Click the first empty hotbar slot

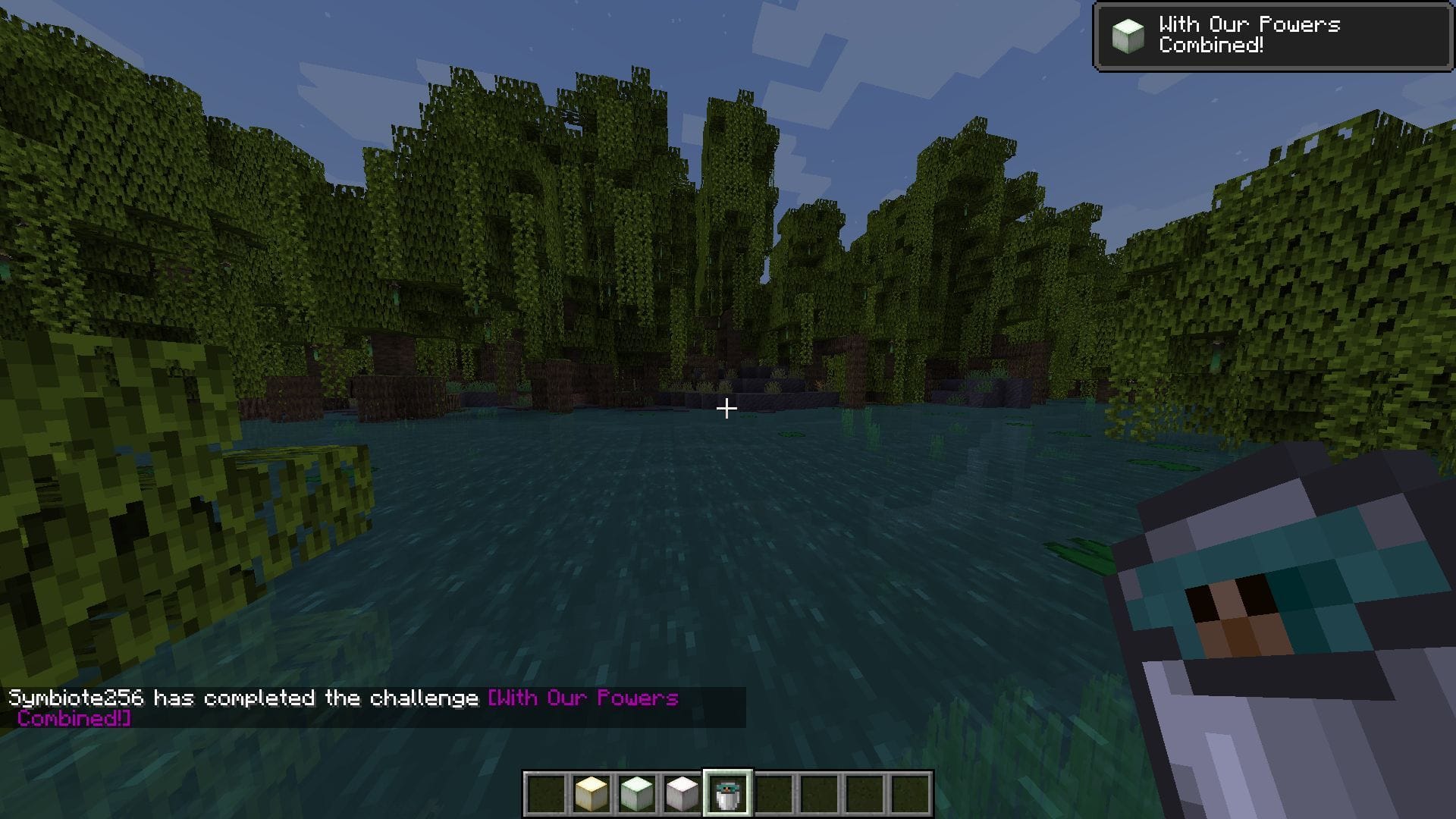[544, 793]
